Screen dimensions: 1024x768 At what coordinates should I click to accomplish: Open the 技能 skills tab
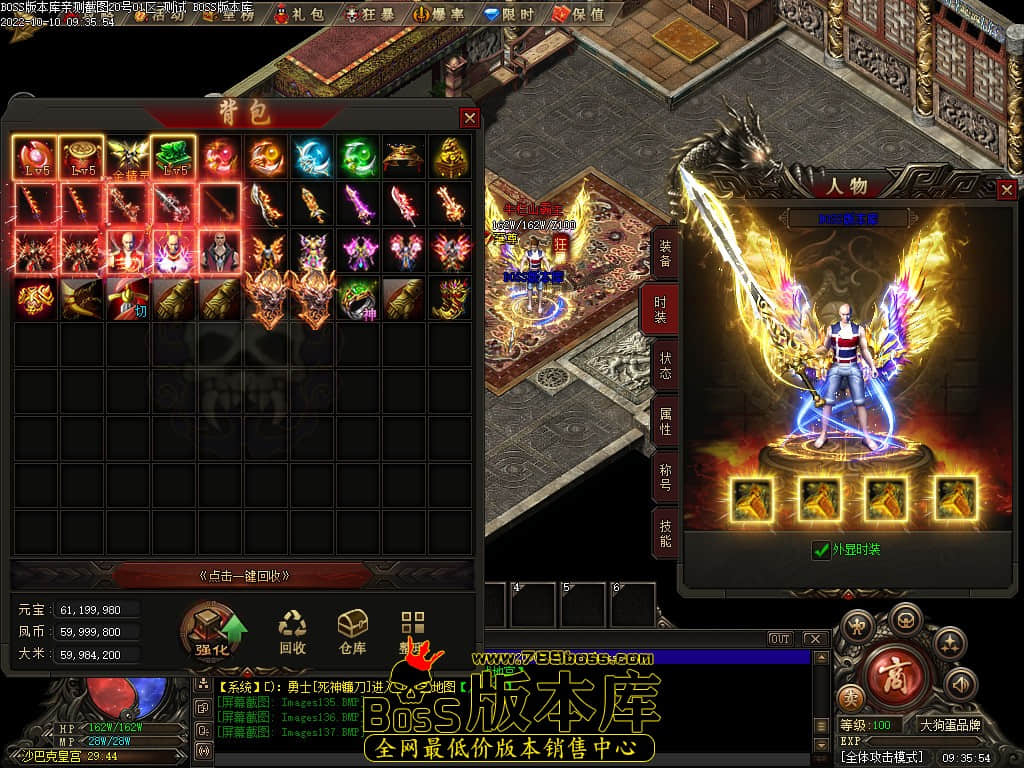(x=664, y=533)
